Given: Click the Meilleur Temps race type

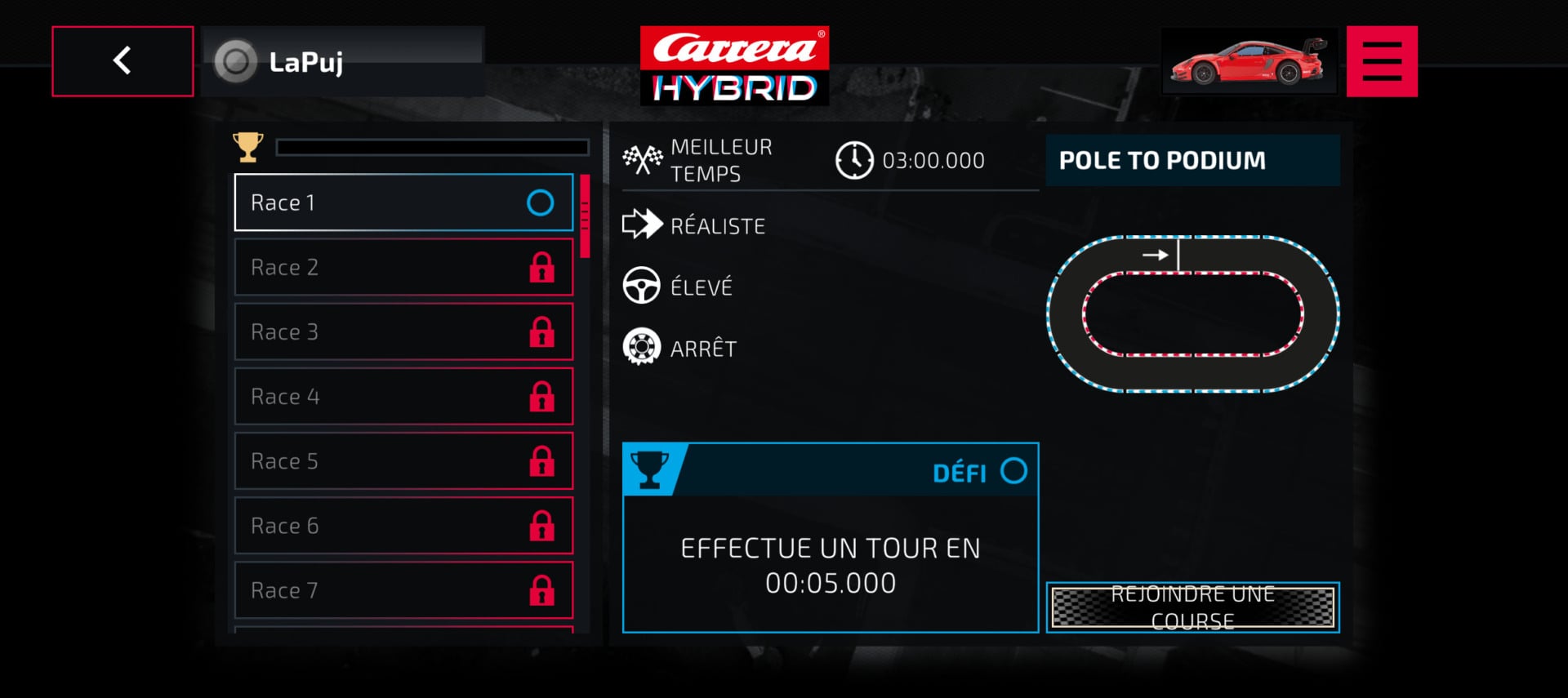Looking at the screenshot, I should [x=720, y=160].
